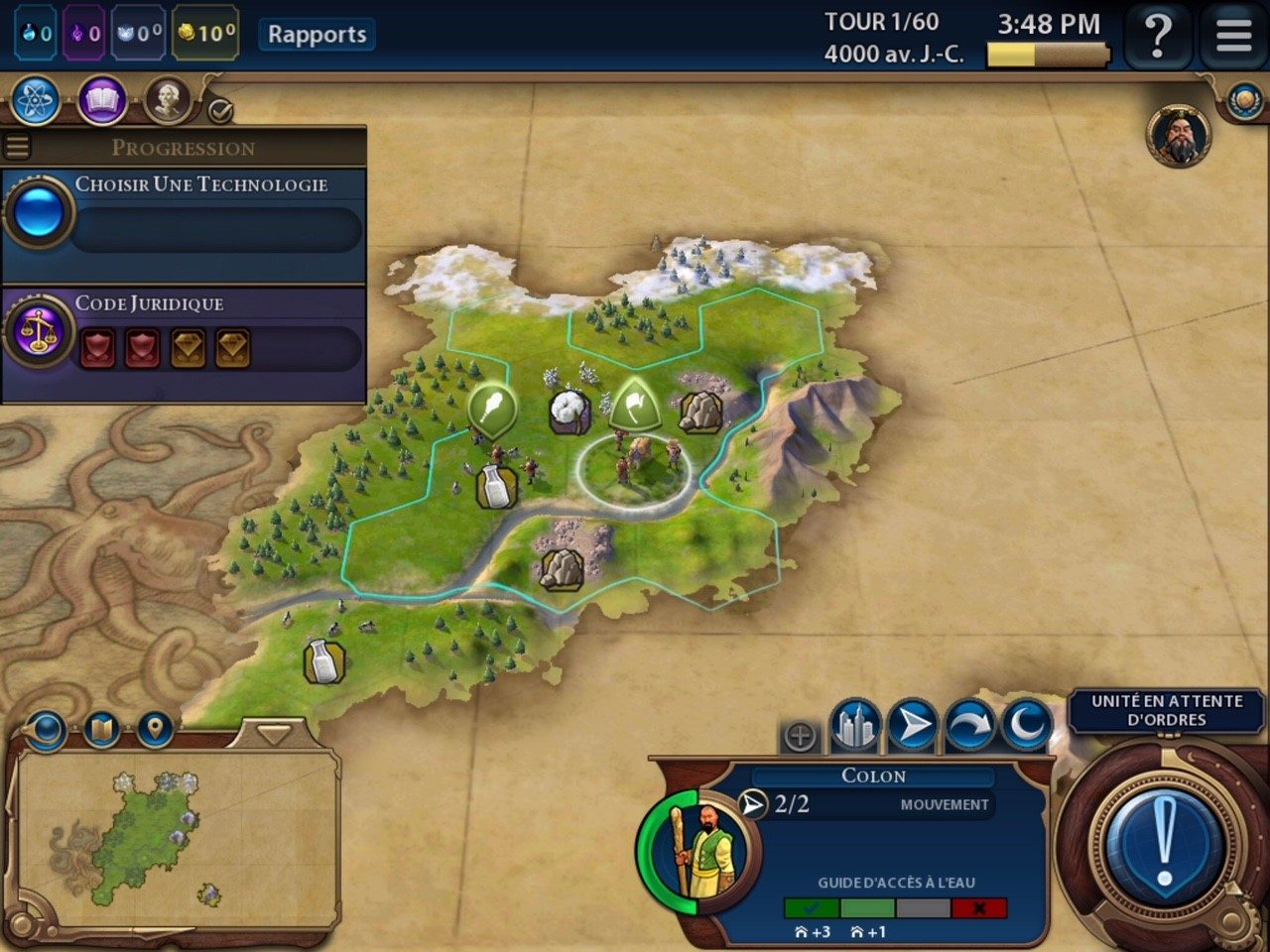Put the unit to sleep with moon icon
1270x952 pixels.
(x=1027, y=726)
